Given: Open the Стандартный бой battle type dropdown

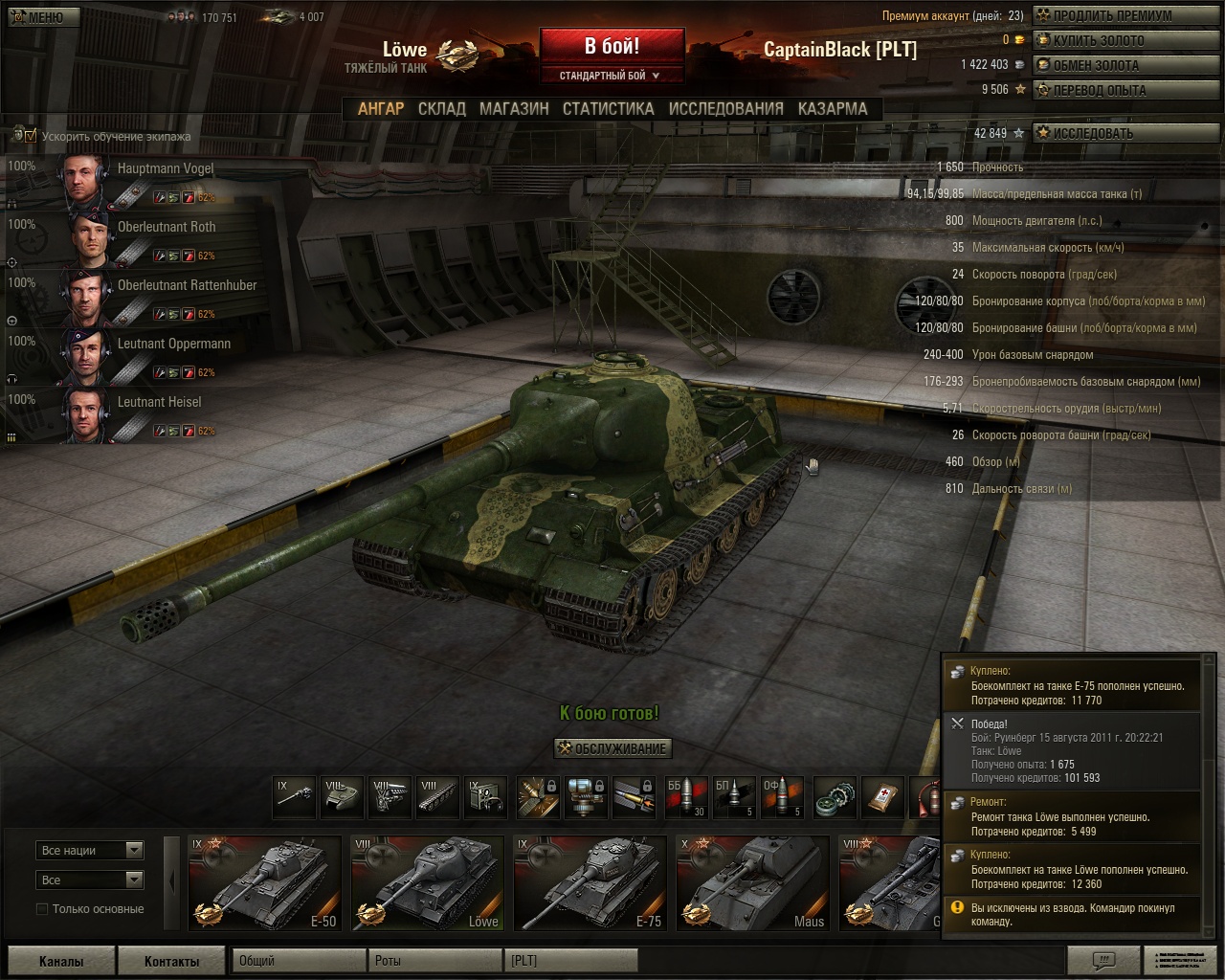Looking at the screenshot, I should click(612, 76).
